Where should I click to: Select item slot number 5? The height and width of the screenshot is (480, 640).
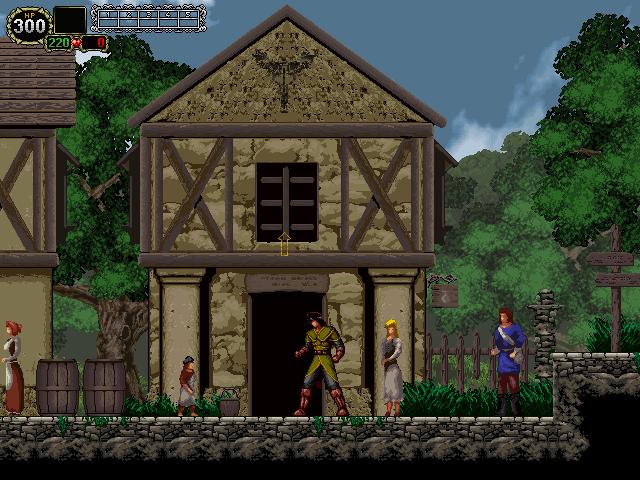pos(189,17)
